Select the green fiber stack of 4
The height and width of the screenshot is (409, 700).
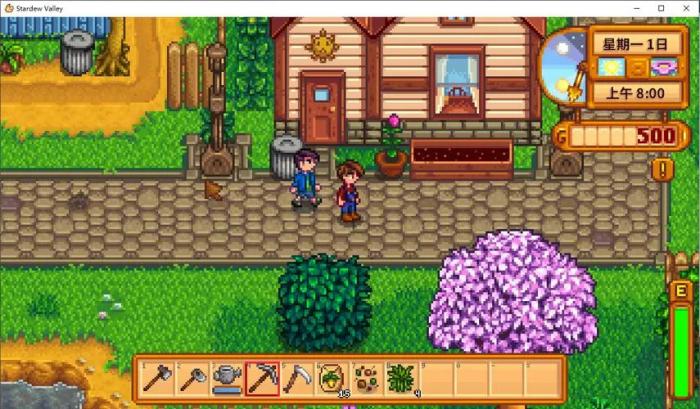tap(401, 377)
